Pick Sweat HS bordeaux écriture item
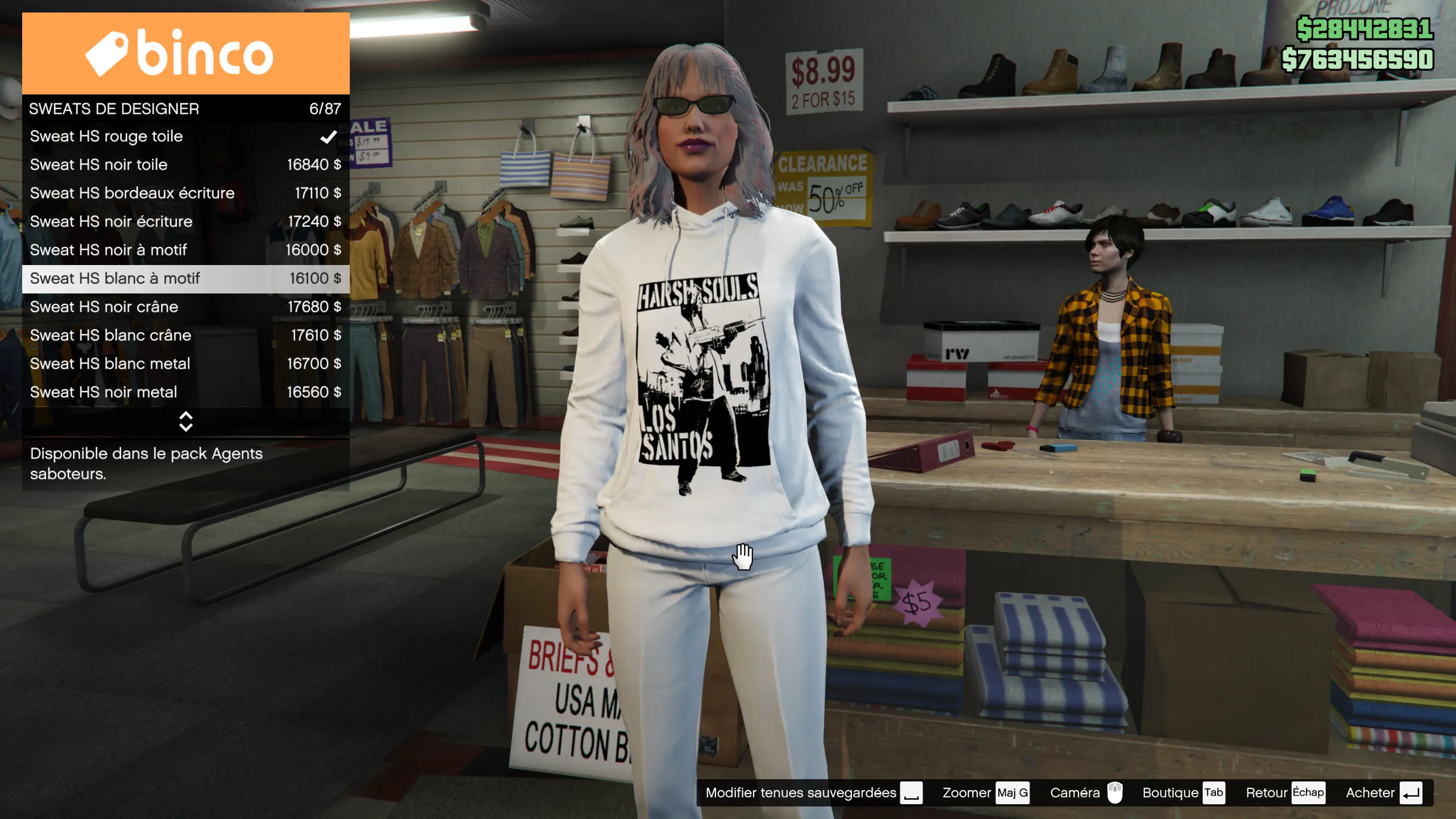This screenshot has width=1456, height=819. coord(185,193)
